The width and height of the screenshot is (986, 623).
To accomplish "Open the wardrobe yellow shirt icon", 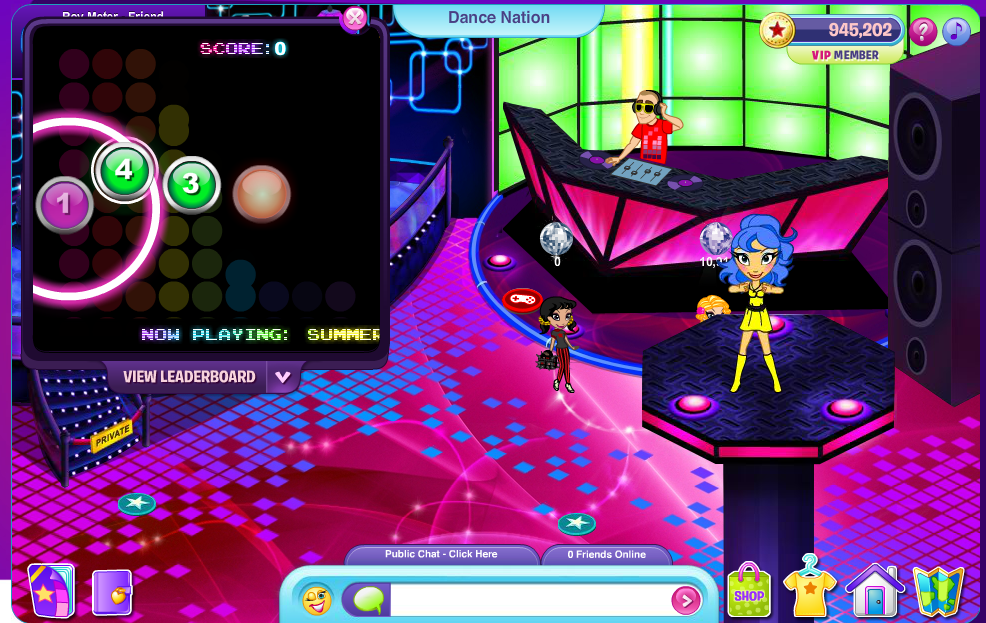I will pos(809,589).
